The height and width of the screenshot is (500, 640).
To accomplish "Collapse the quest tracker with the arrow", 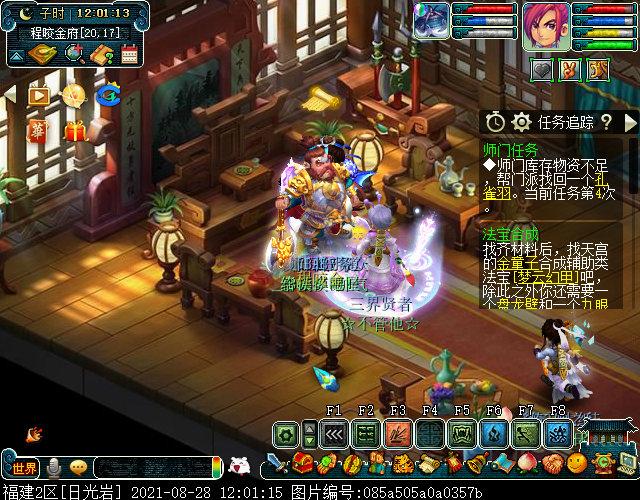I will pyautogui.click(x=629, y=122).
